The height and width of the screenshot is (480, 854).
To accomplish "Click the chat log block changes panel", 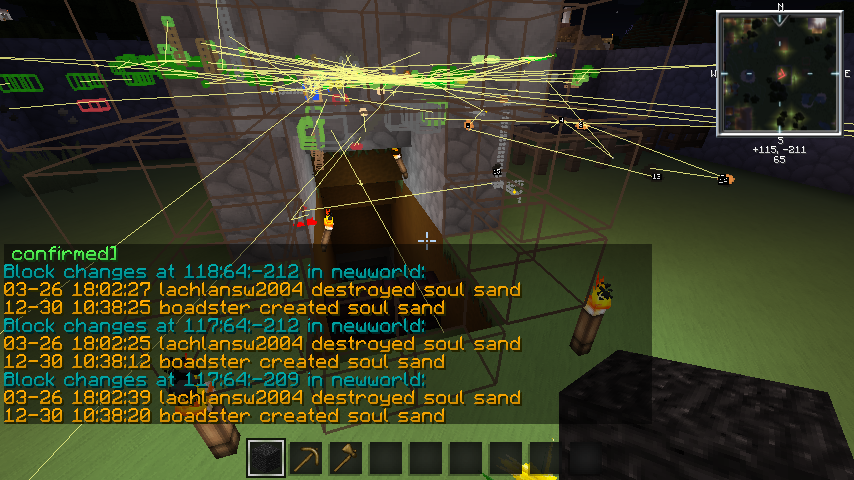I will click(326, 334).
